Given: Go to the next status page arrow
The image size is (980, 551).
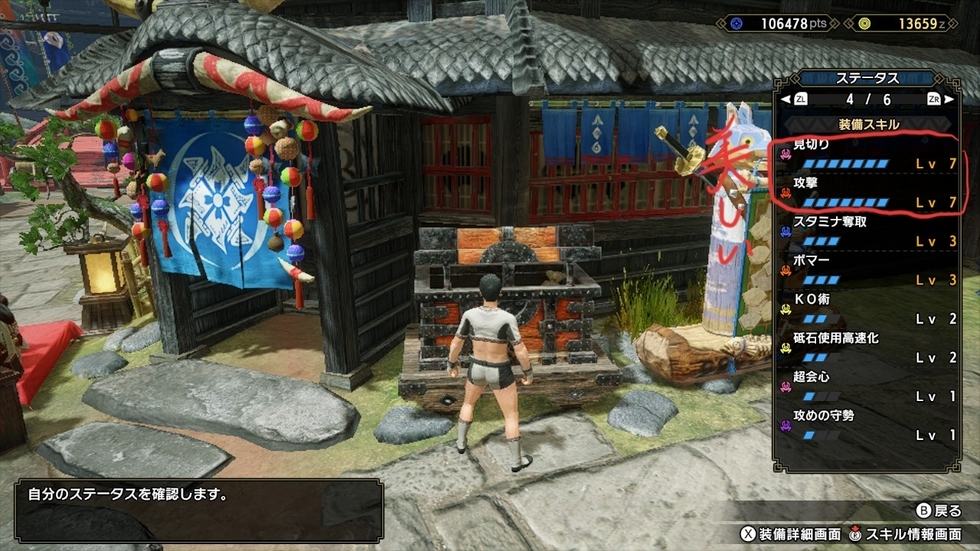Looking at the screenshot, I should (x=934, y=99).
